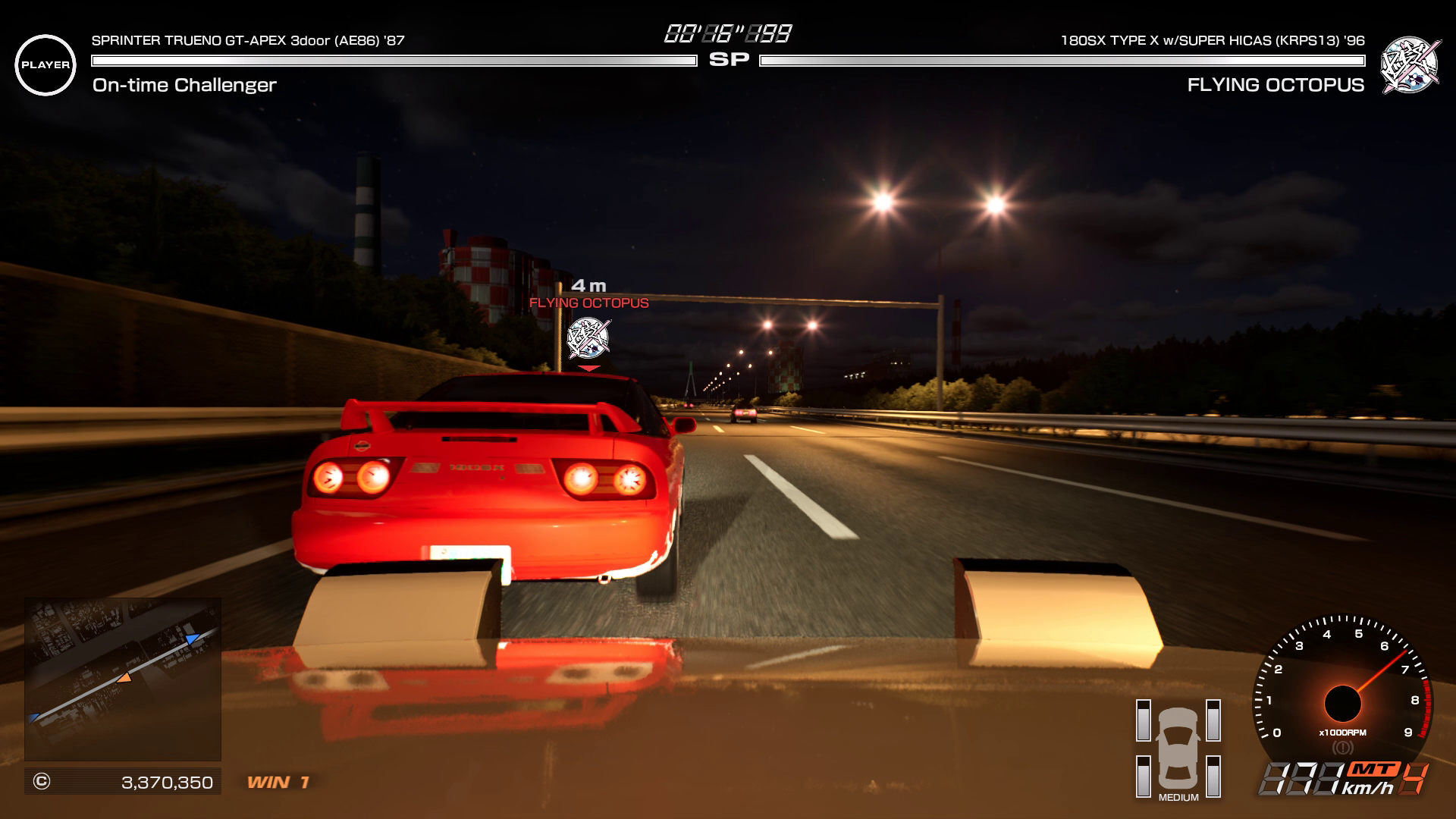1456x819 pixels.
Task: Select the rival emblem marker above the red car
Action: click(x=588, y=338)
